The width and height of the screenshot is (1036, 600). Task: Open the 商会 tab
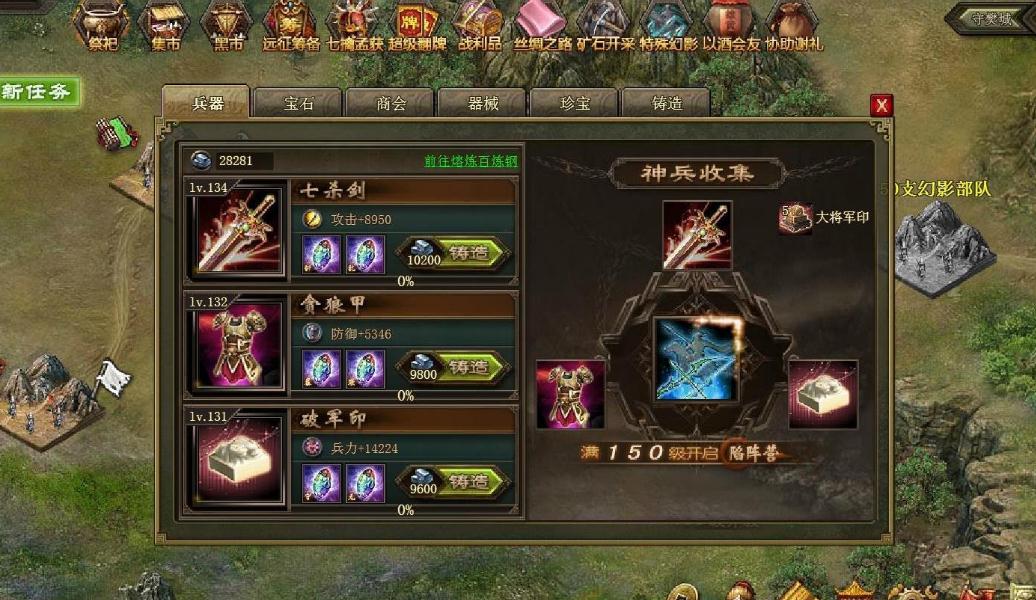click(390, 103)
